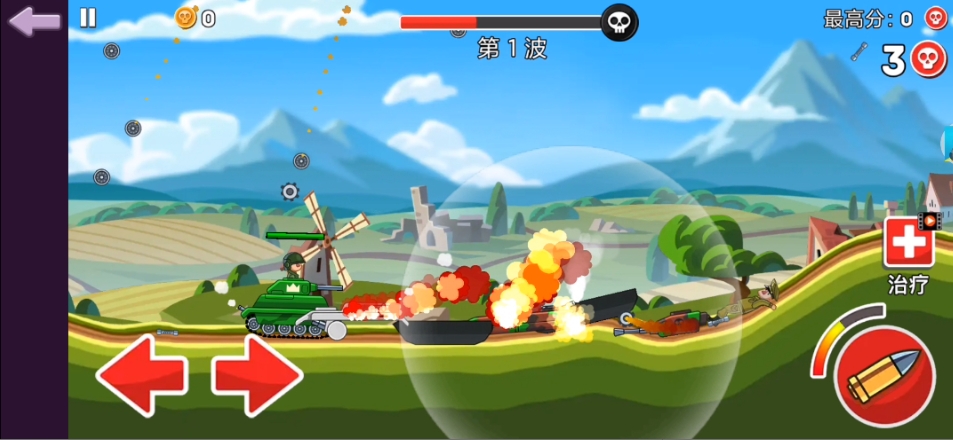Drive the tank left with red arrow

(141, 374)
